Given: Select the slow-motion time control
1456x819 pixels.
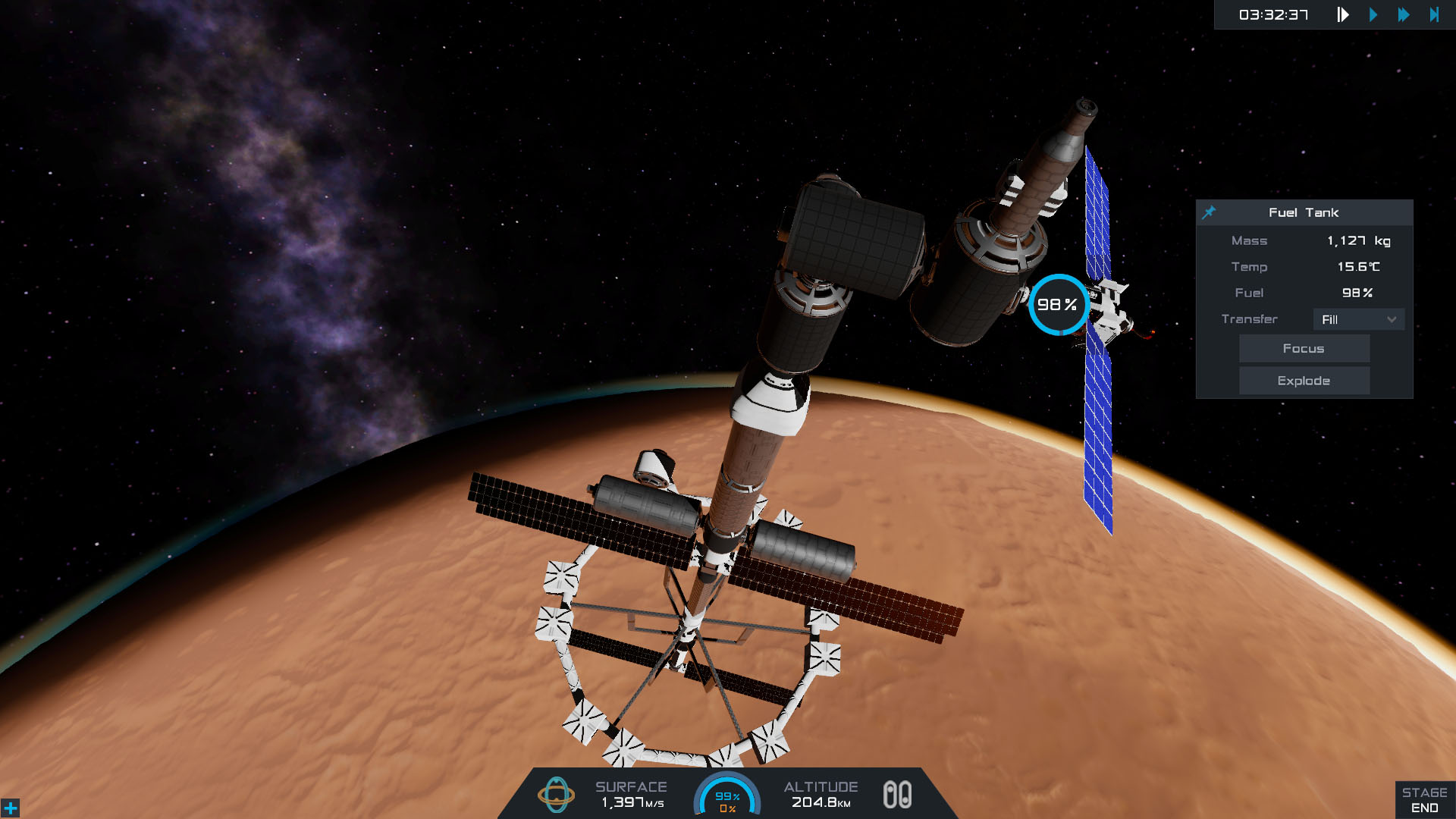Looking at the screenshot, I should tap(1342, 14).
